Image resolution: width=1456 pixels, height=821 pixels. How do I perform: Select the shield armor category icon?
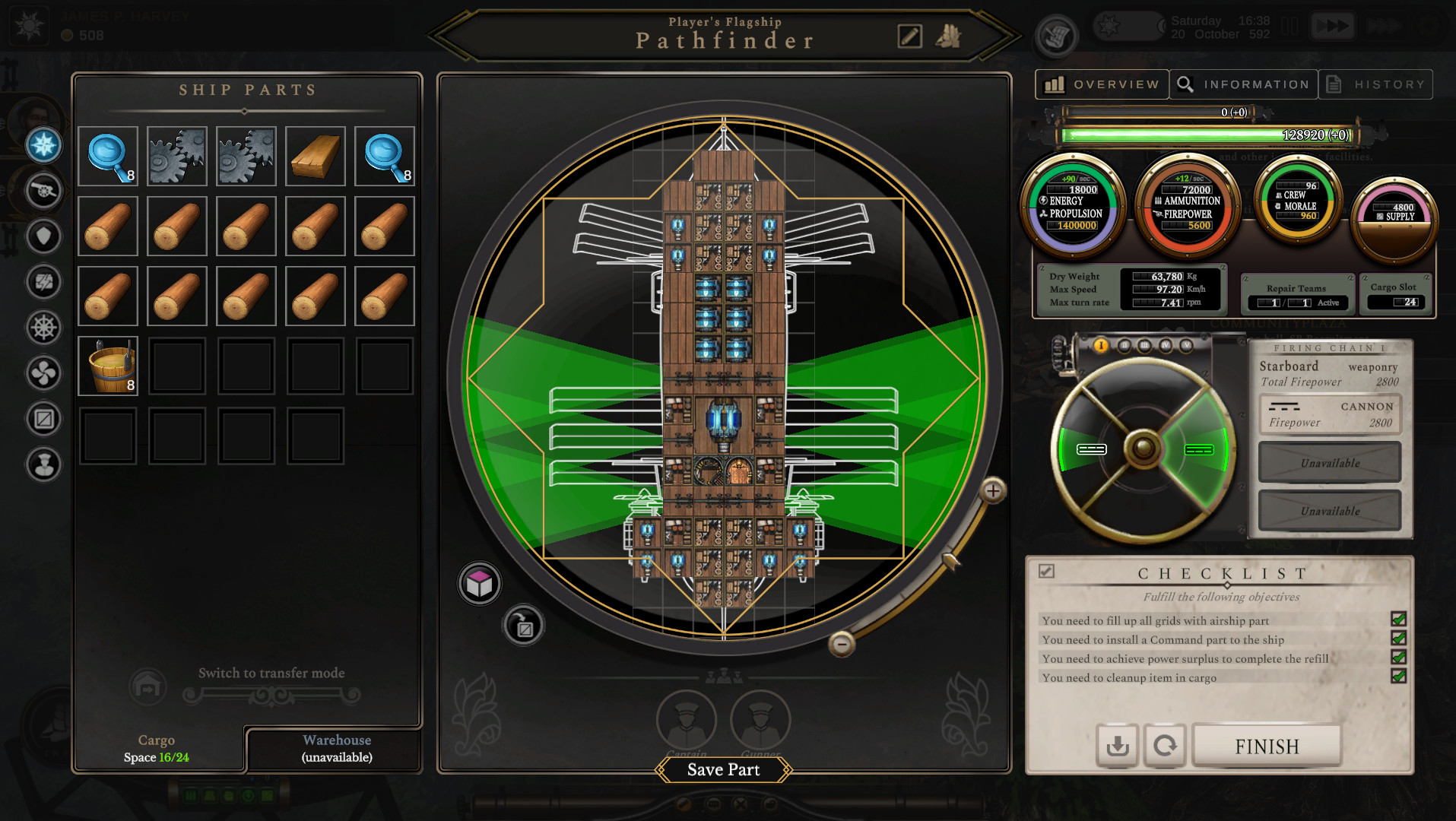pyautogui.click(x=43, y=237)
